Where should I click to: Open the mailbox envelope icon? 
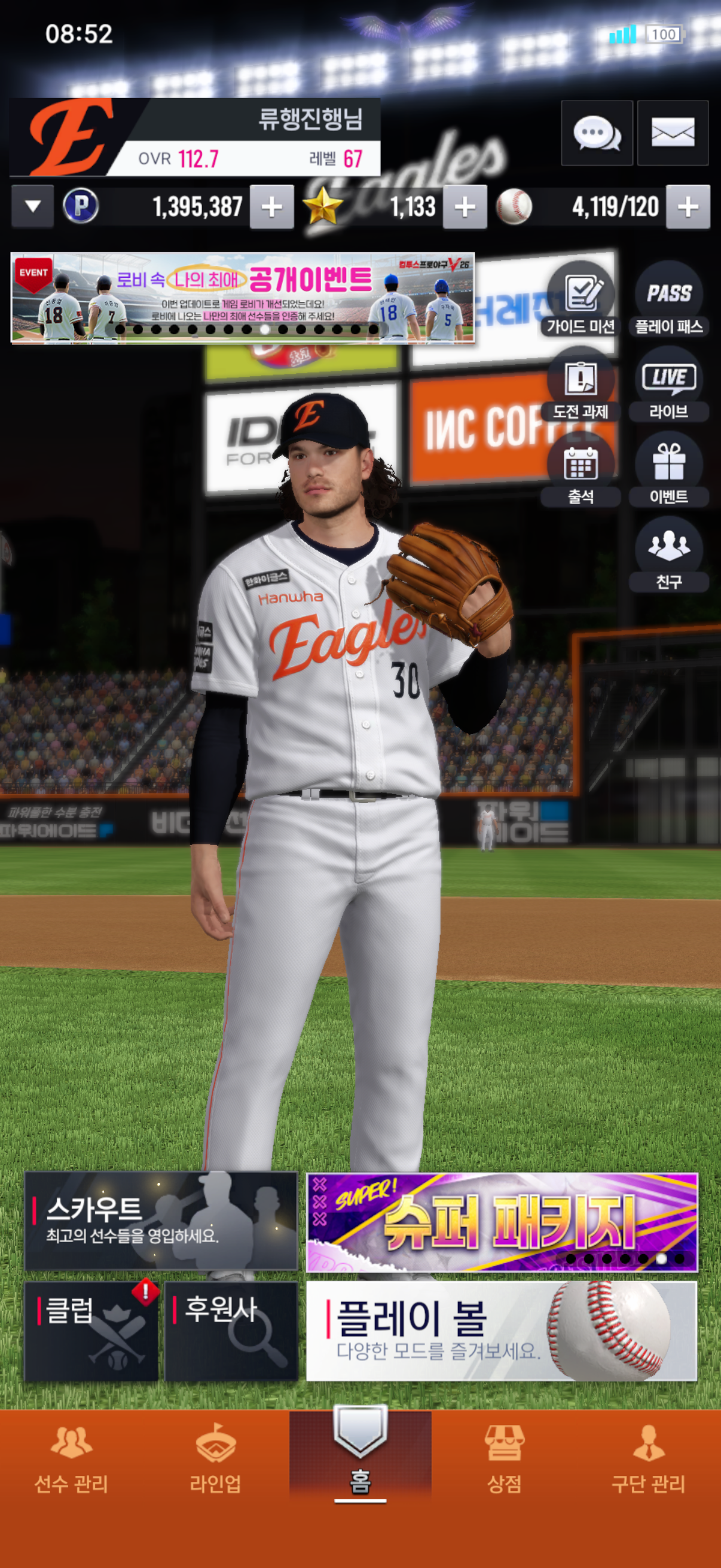(x=673, y=133)
